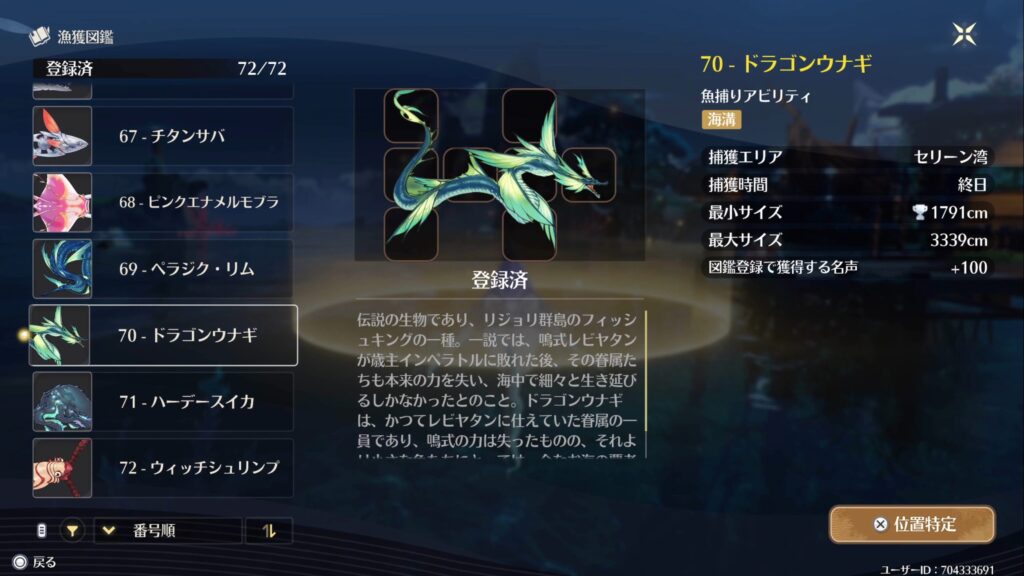Toggle ascending/descending sort order arrows

coord(268,531)
